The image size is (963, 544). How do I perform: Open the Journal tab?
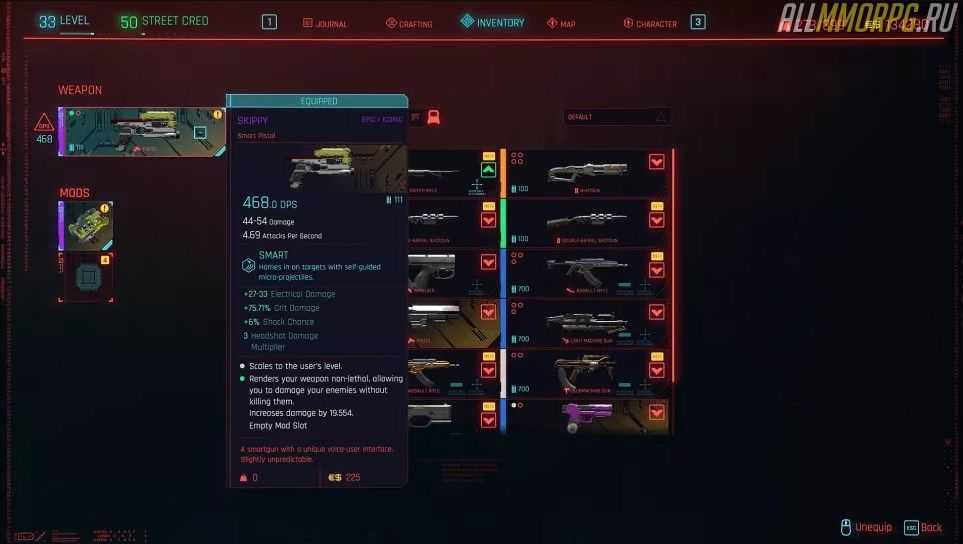pyautogui.click(x=324, y=22)
